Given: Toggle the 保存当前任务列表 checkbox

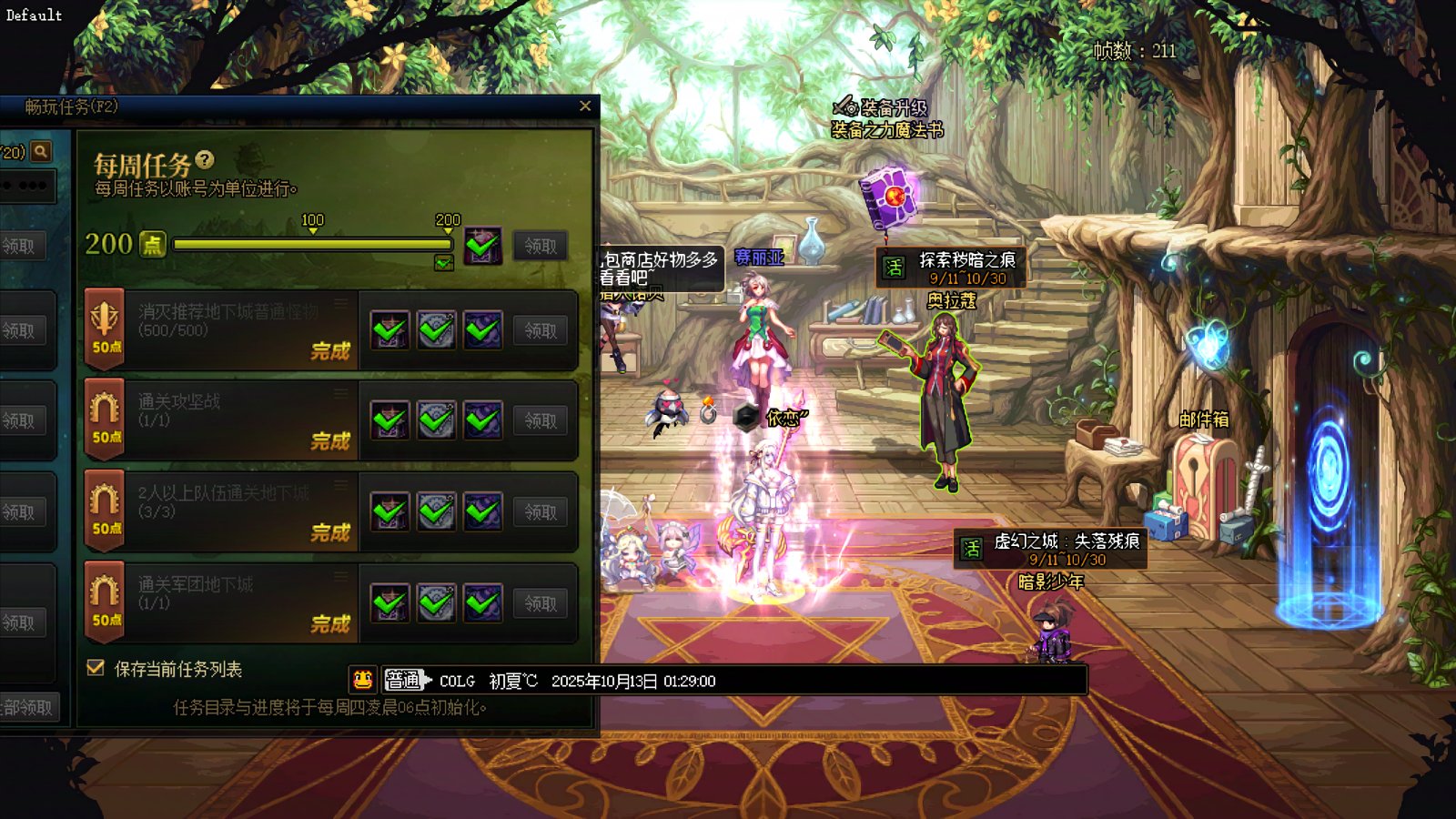Looking at the screenshot, I should point(96,668).
